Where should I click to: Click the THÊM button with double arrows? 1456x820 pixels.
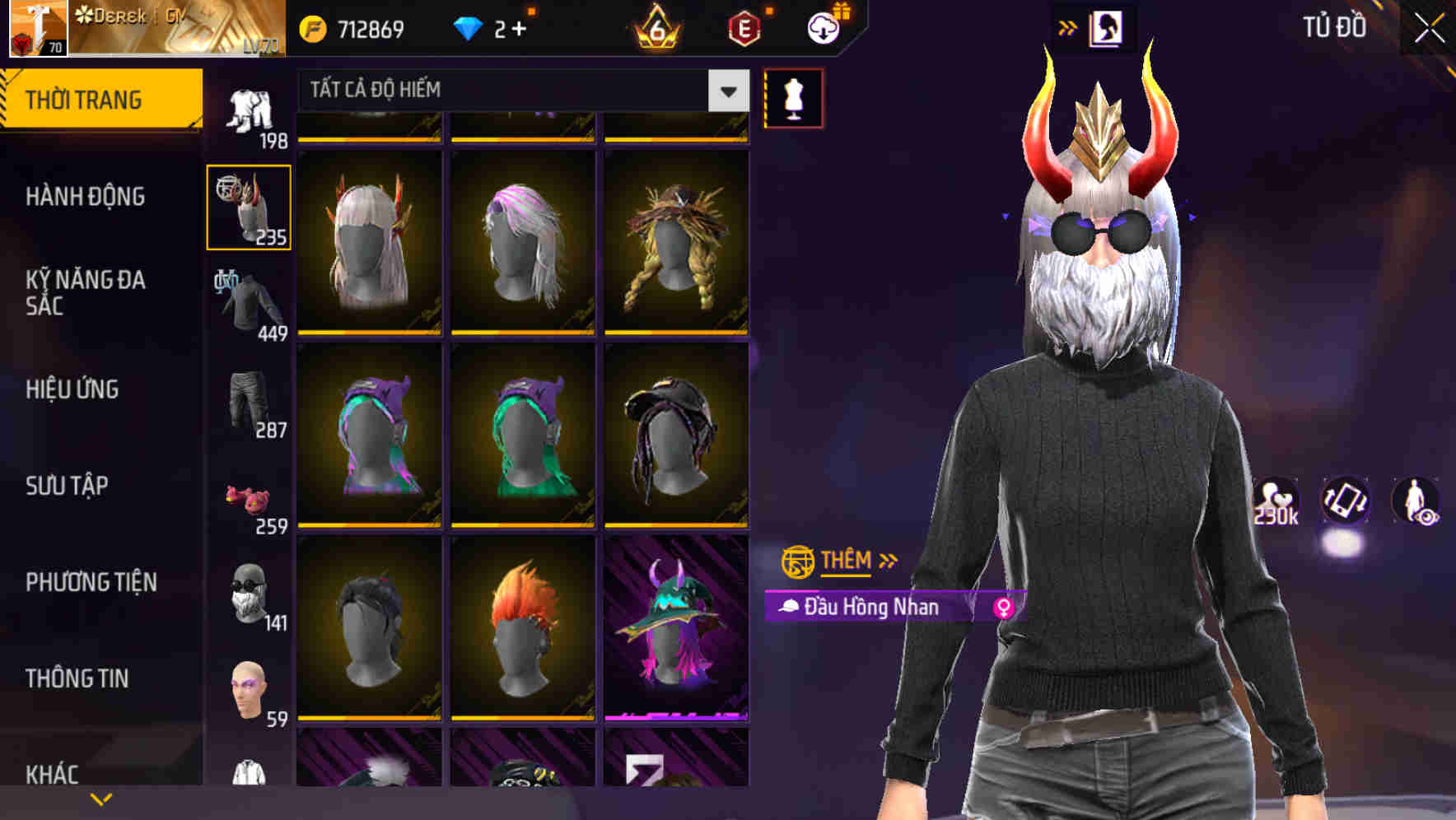coord(842,561)
